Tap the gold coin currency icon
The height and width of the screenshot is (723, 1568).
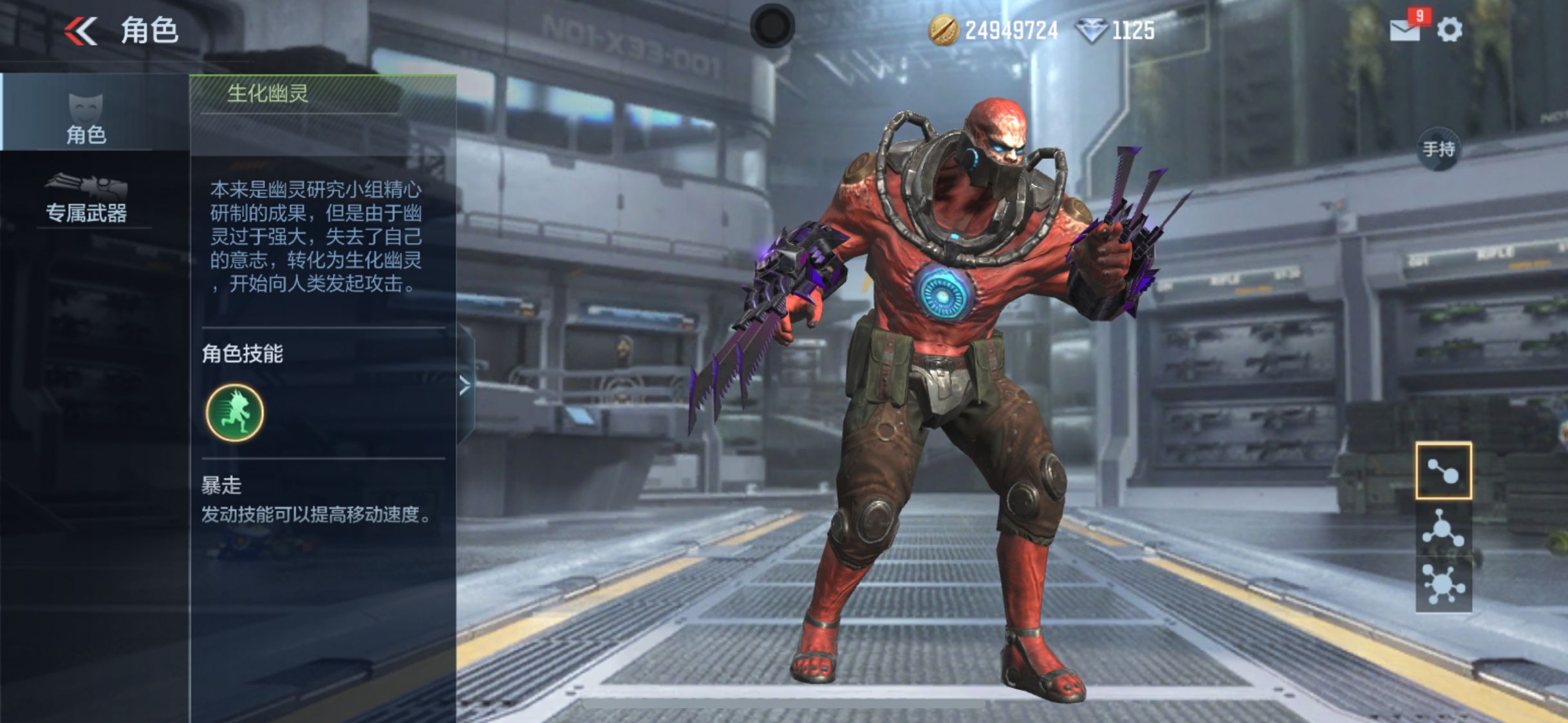pos(943,30)
